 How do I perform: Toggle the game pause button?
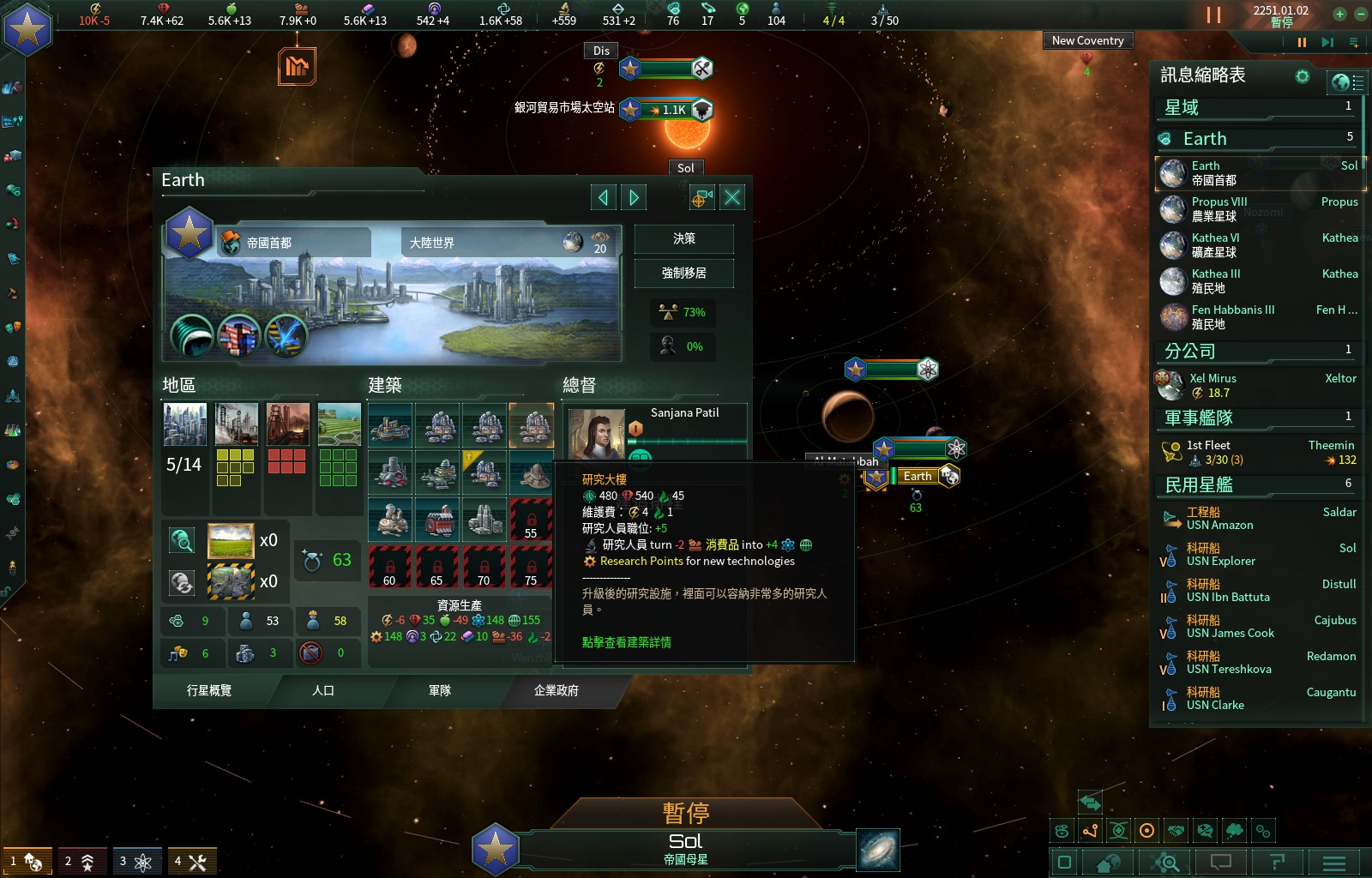(x=1213, y=15)
